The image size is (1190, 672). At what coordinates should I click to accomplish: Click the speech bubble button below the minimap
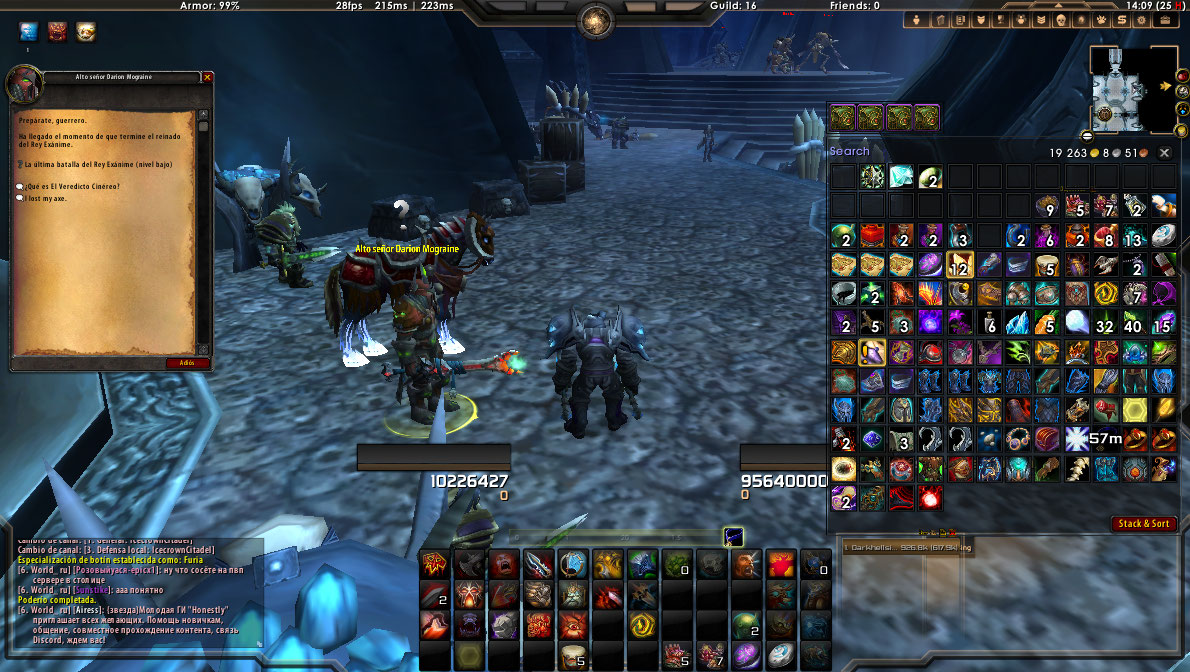pyautogui.click(x=1087, y=136)
